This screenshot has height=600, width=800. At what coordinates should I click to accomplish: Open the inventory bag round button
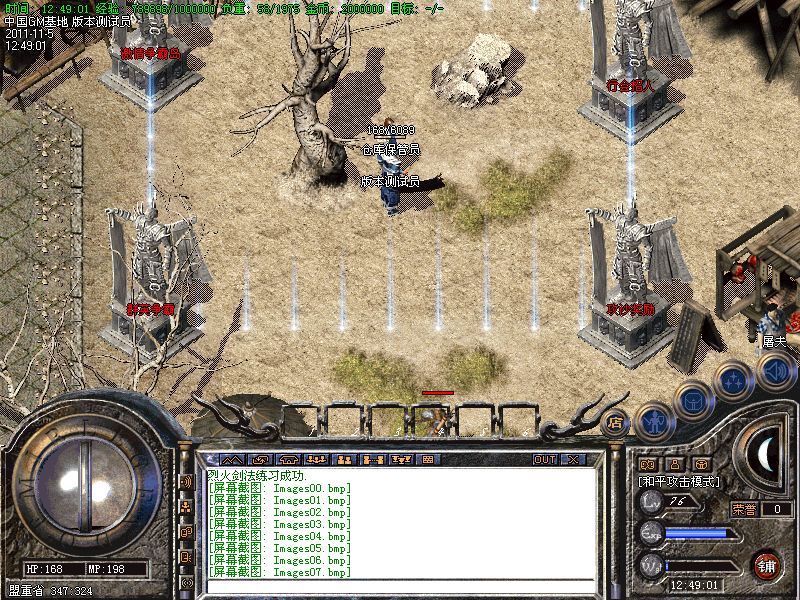click(693, 402)
